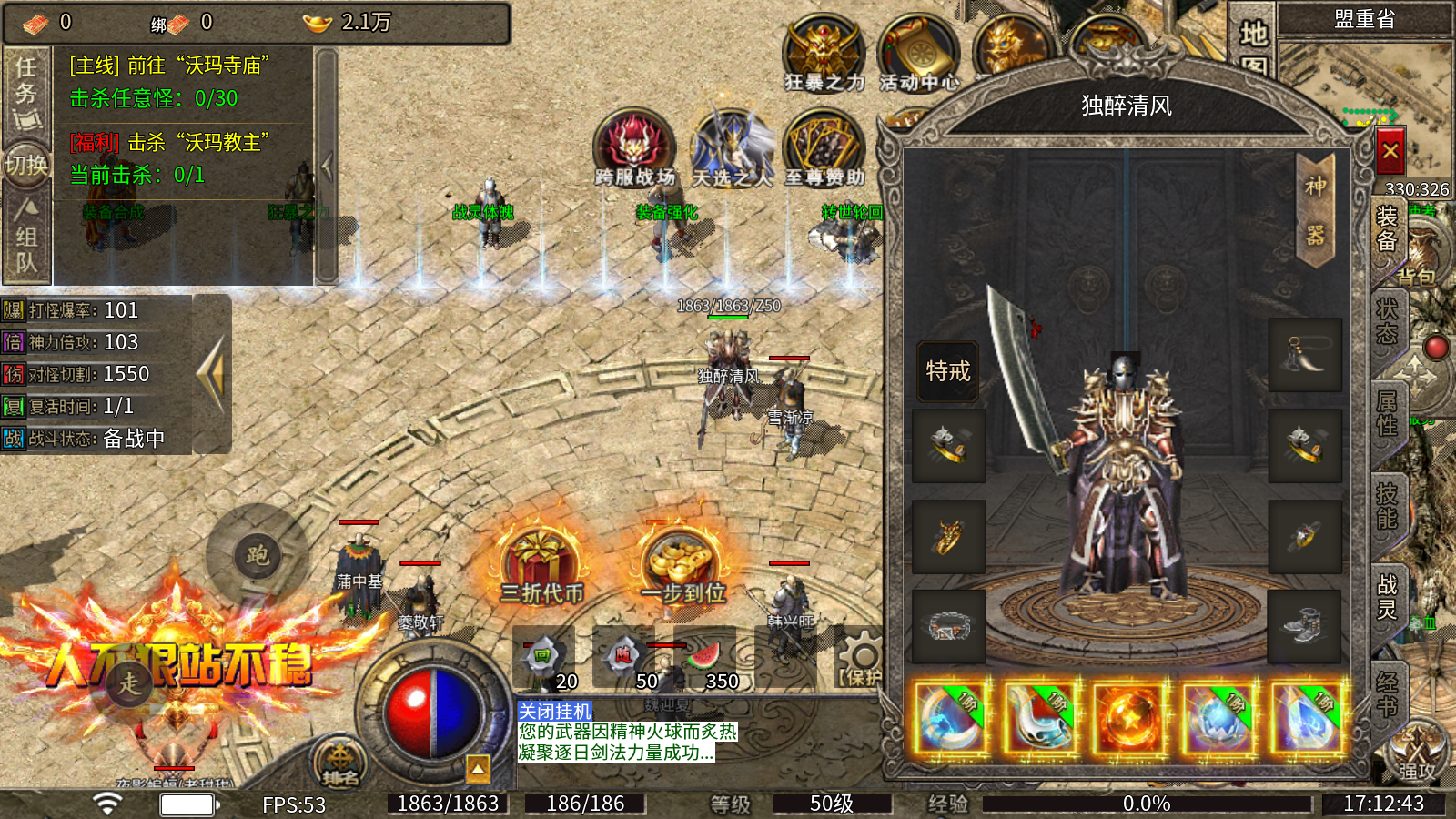Select the 战灵 battle spirit tab
Image resolution: width=1456 pixels, height=819 pixels.
pos(1387,597)
